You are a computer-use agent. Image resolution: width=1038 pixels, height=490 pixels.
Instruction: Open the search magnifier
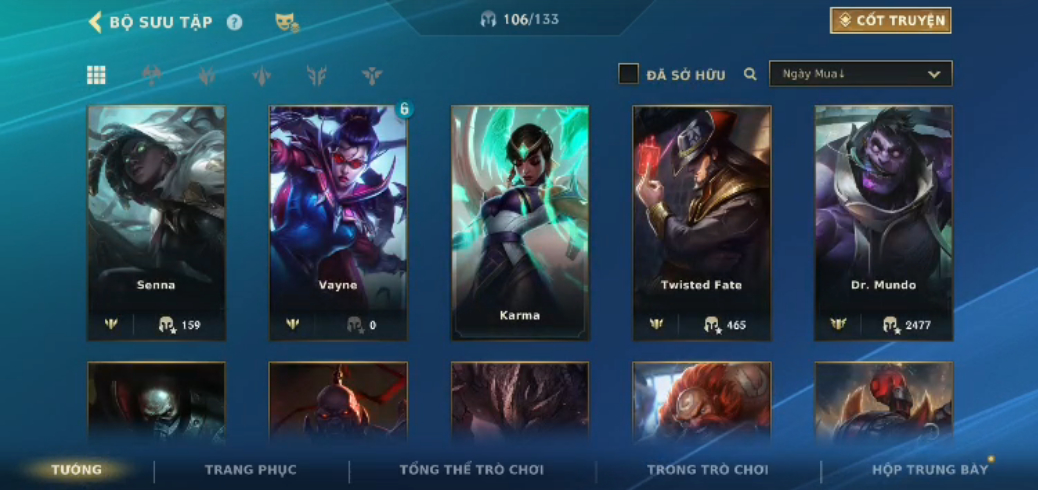click(750, 74)
